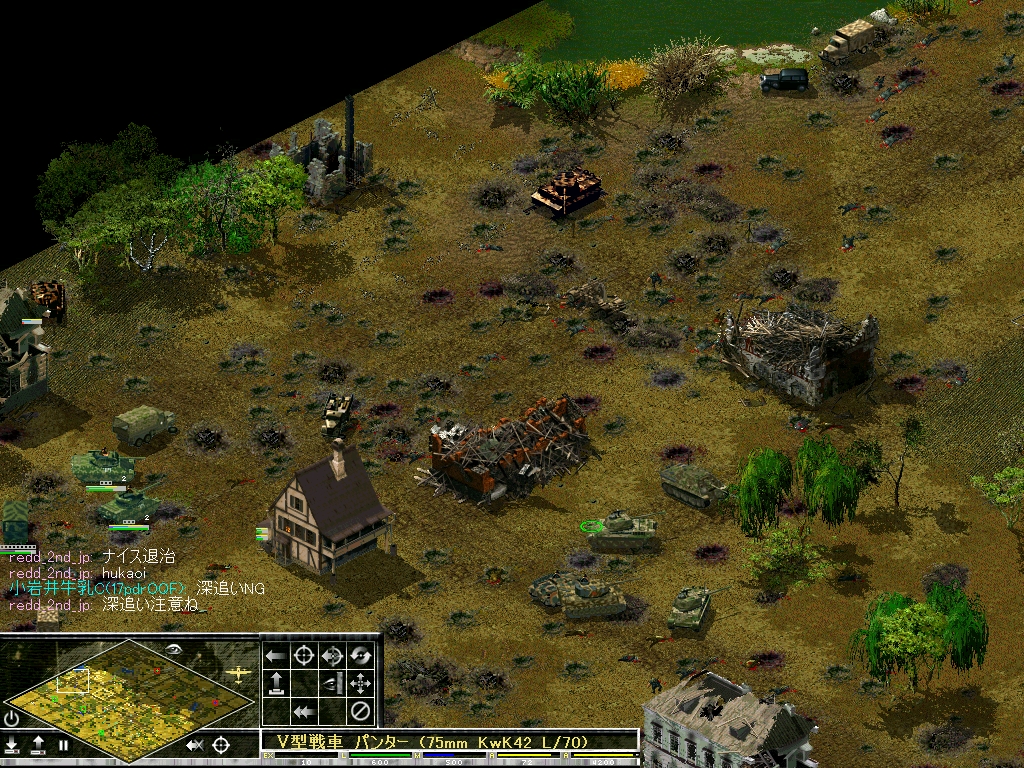Click the power button beside the minimap
Image resolution: width=1024 pixels, height=768 pixels.
click(x=11, y=718)
